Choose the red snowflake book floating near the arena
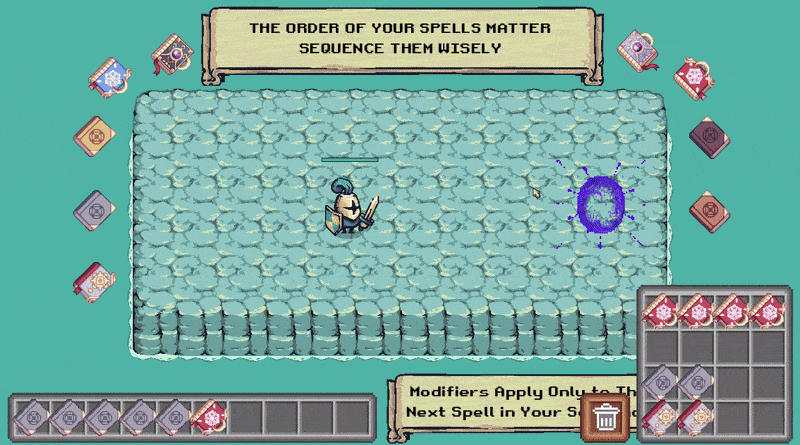800x445 pixels. [693, 76]
